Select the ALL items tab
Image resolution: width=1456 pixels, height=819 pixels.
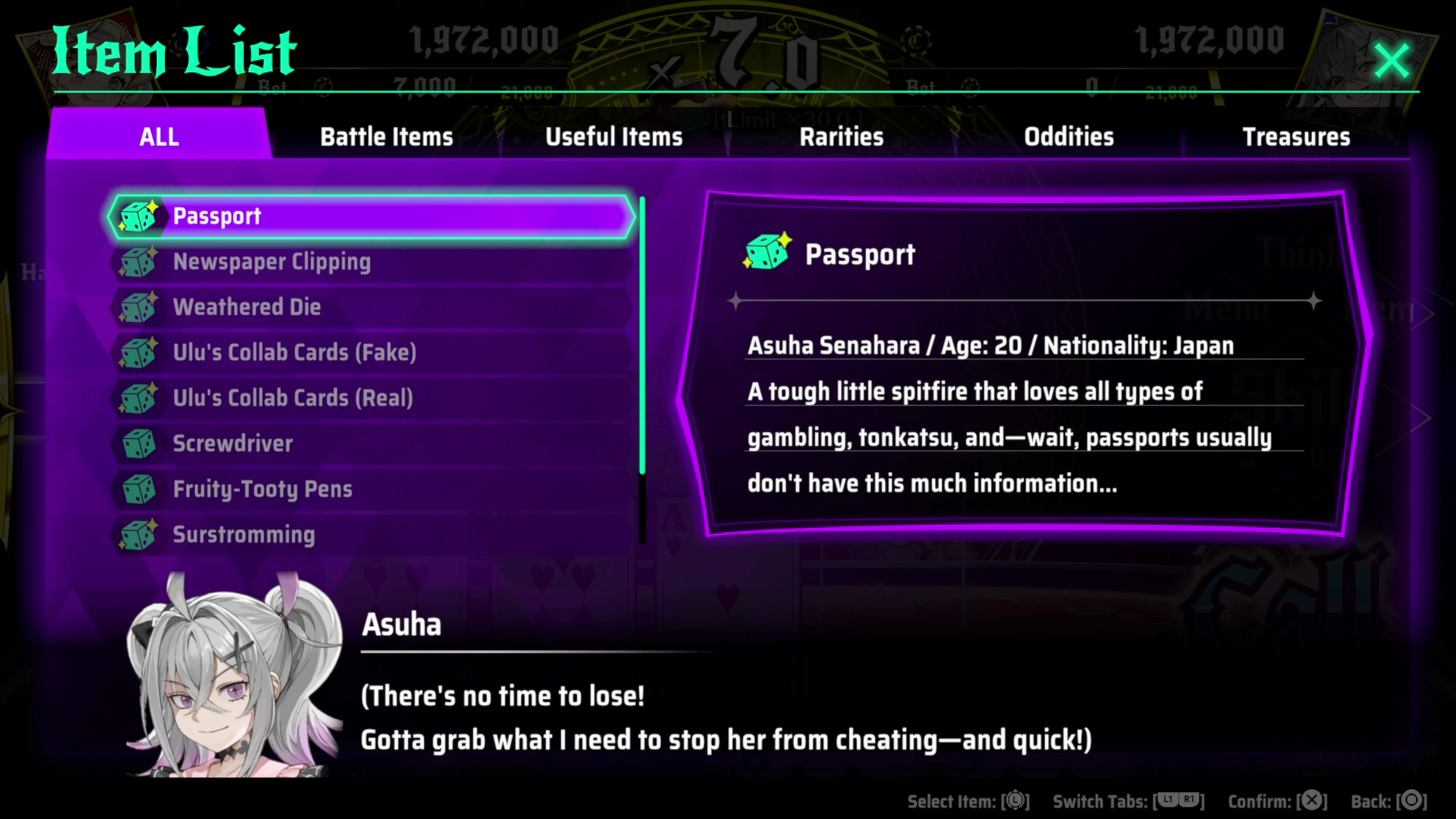159,136
